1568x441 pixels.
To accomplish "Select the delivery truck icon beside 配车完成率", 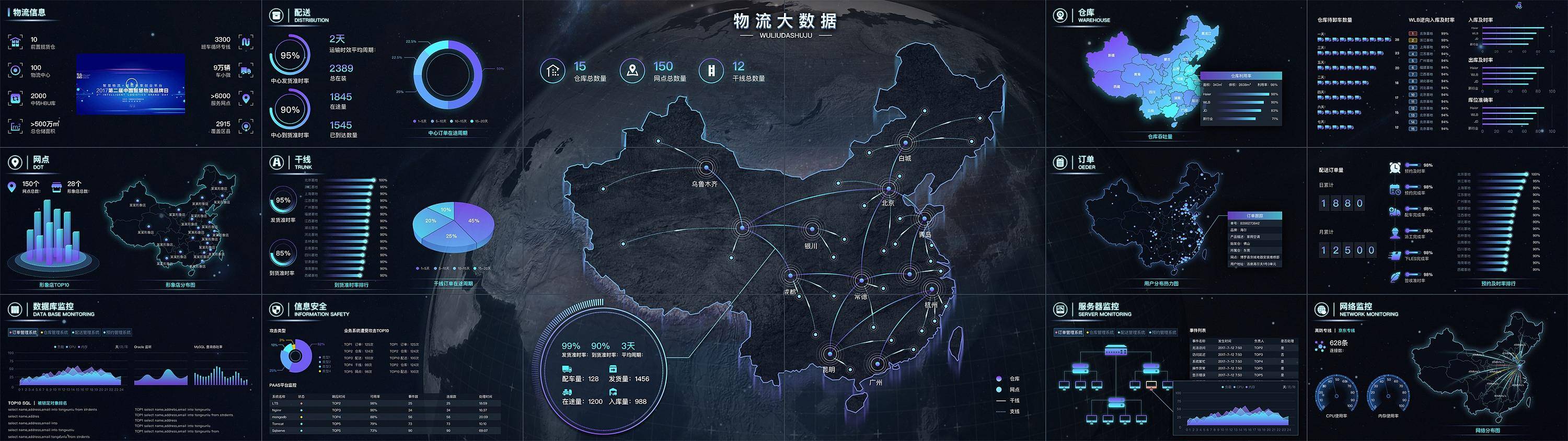I will 1394,211.
